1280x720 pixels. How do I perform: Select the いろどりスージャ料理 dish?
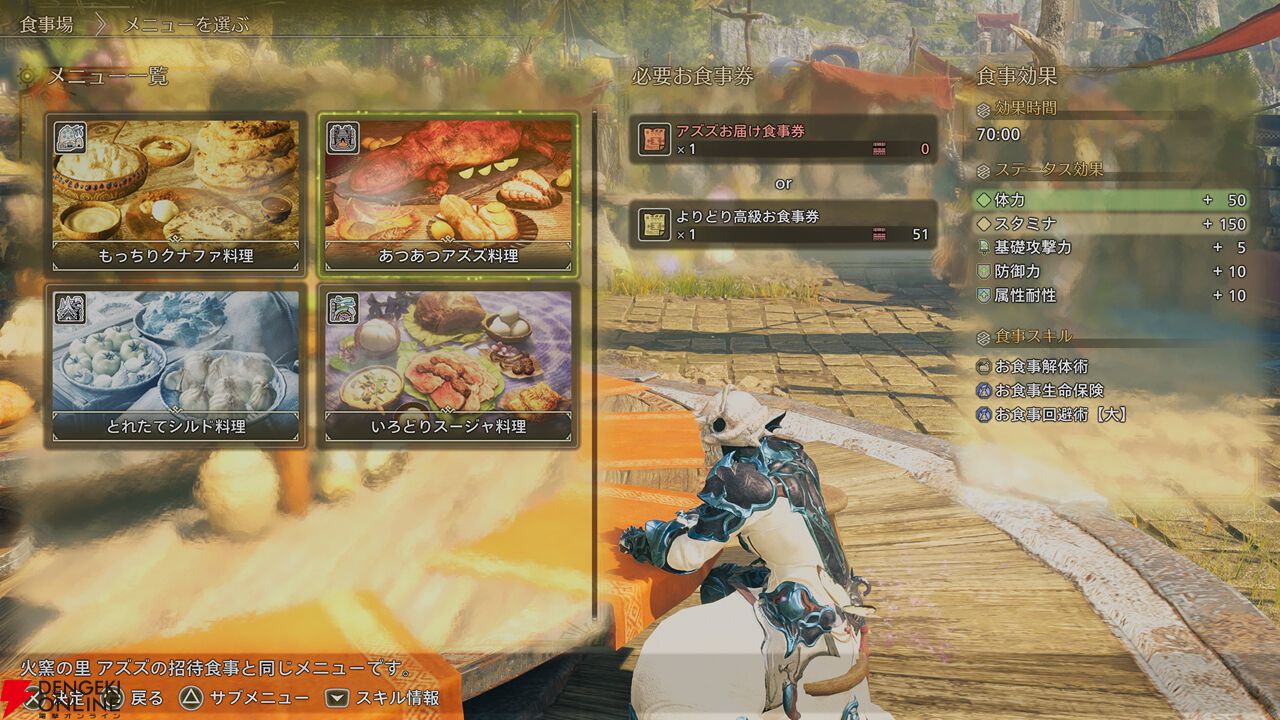pos(448,365)
